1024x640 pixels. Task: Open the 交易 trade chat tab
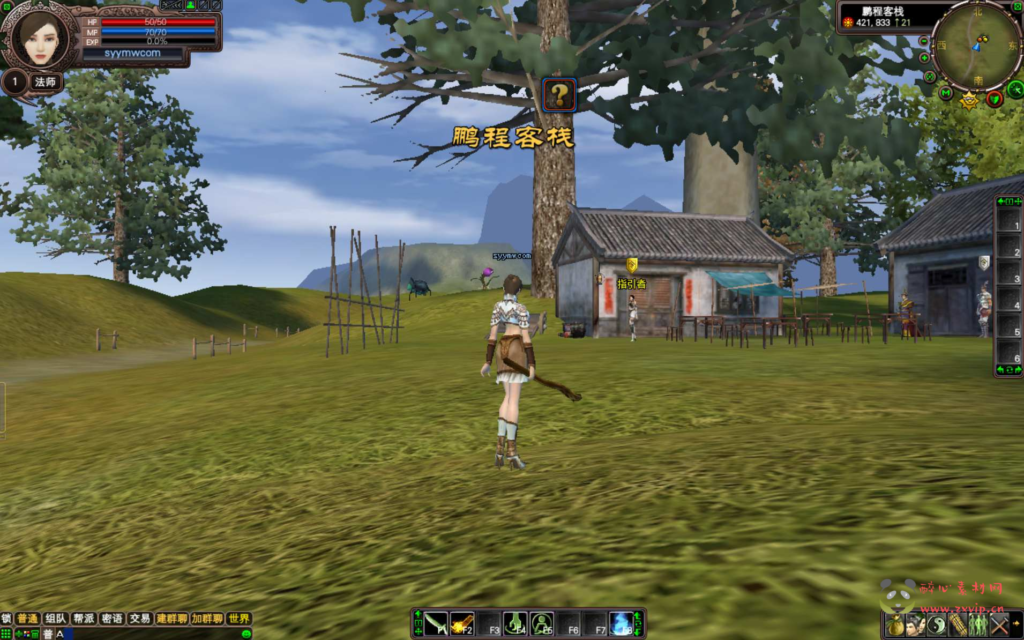(x=140, y=619)
